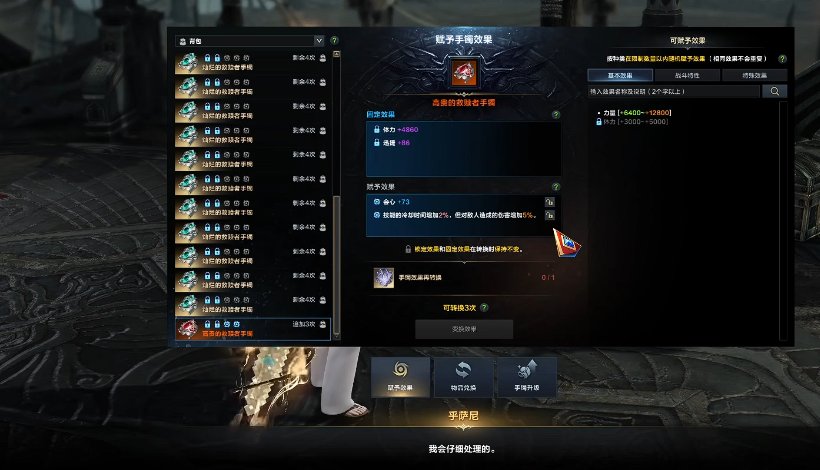The image size is (820, 470).
Task: Click the magnifying glass search button
Action: point(775,91)
